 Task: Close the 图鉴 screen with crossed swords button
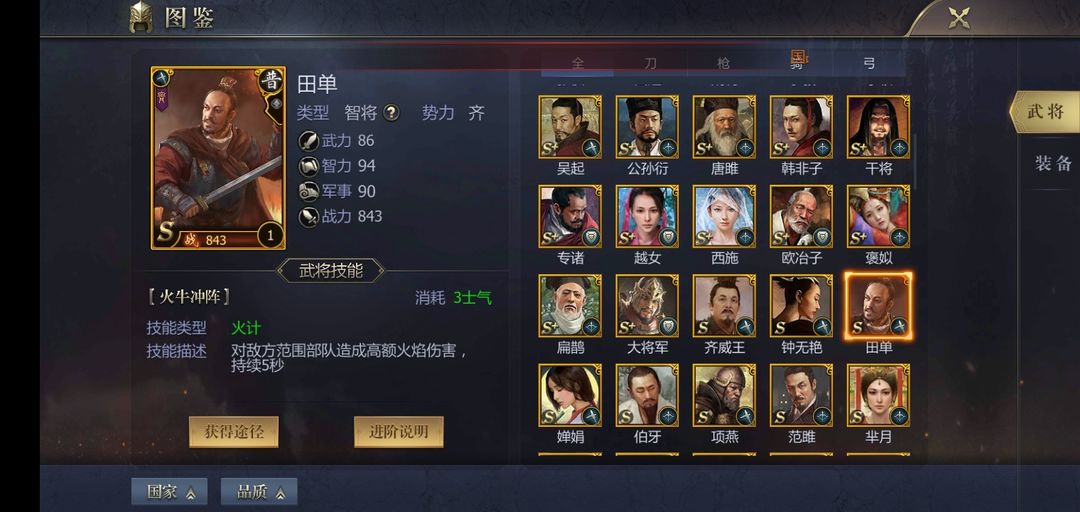coord(959,18)
